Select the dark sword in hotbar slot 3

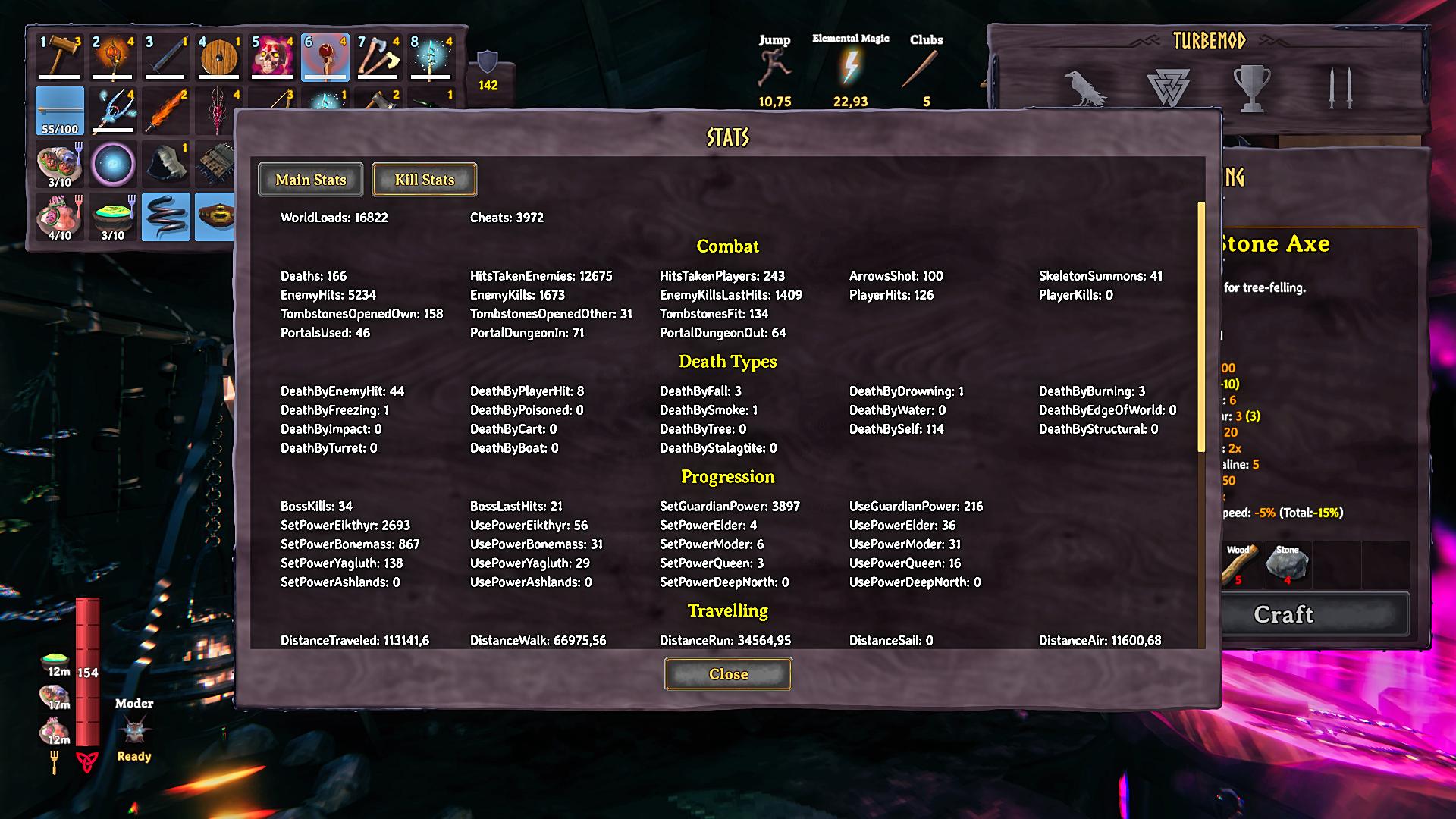(x=166, y=57)
